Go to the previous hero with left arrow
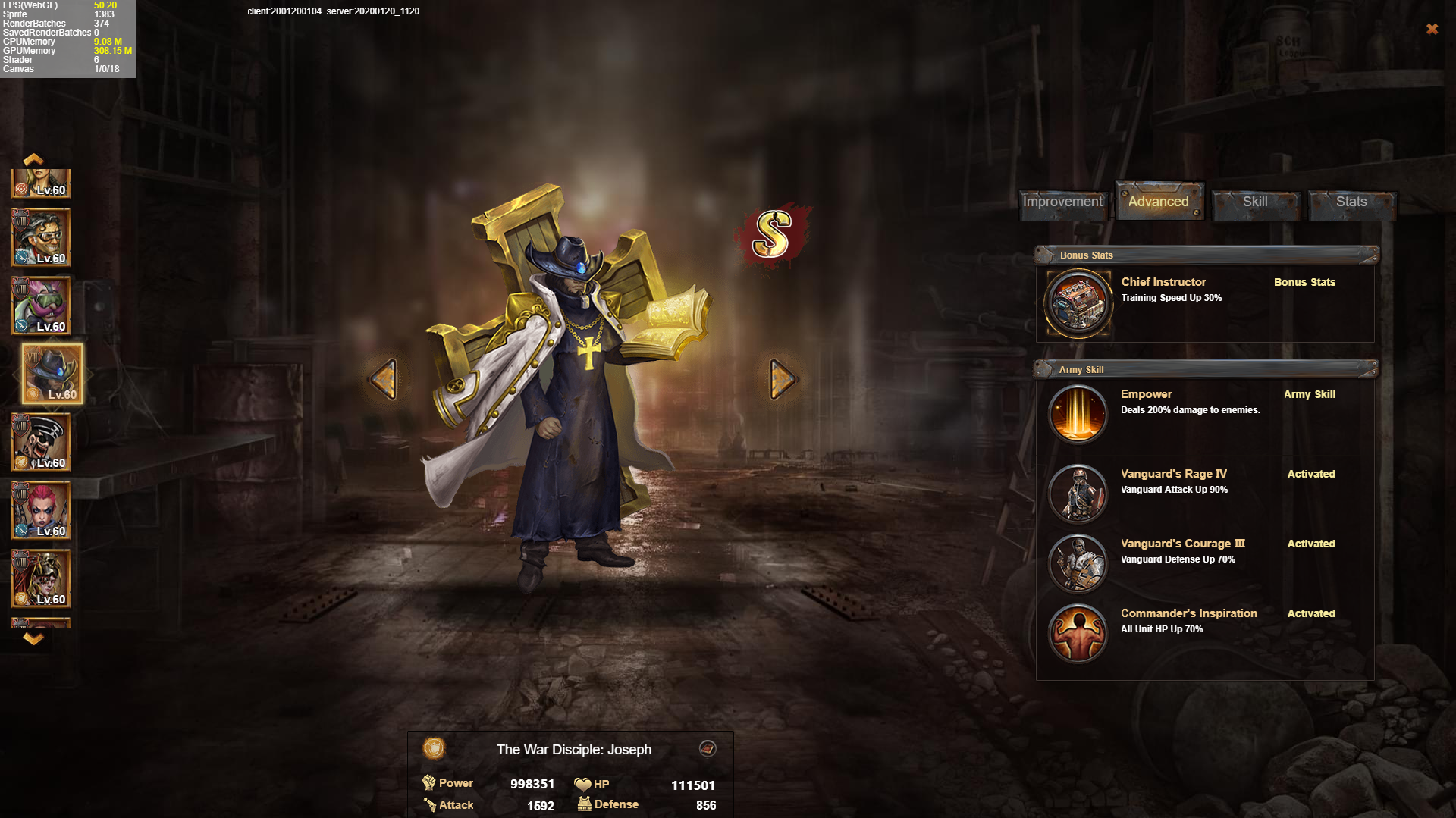 pos(384,378)
